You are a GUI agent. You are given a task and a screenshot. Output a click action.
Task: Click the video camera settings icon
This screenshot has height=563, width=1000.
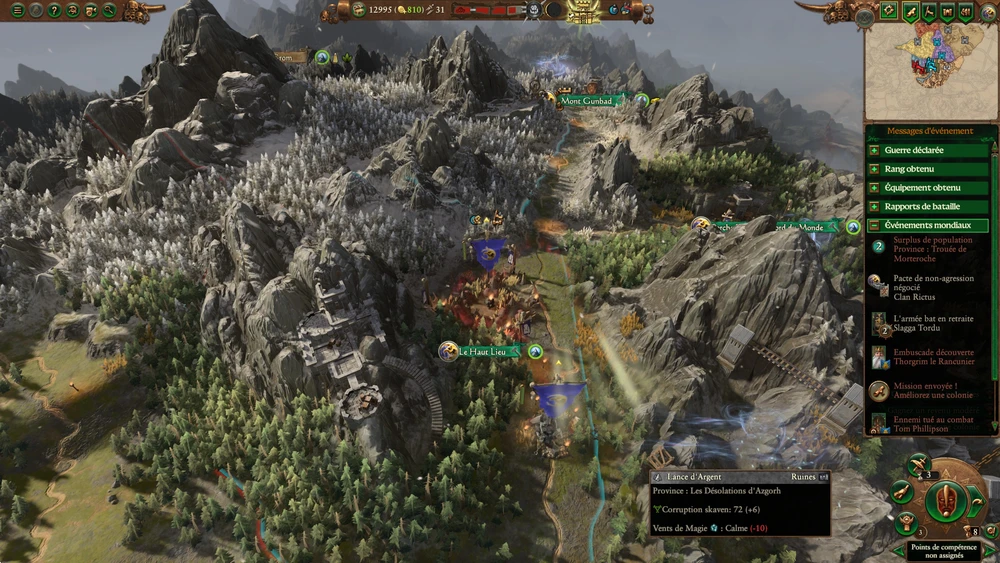pos(91,11)
